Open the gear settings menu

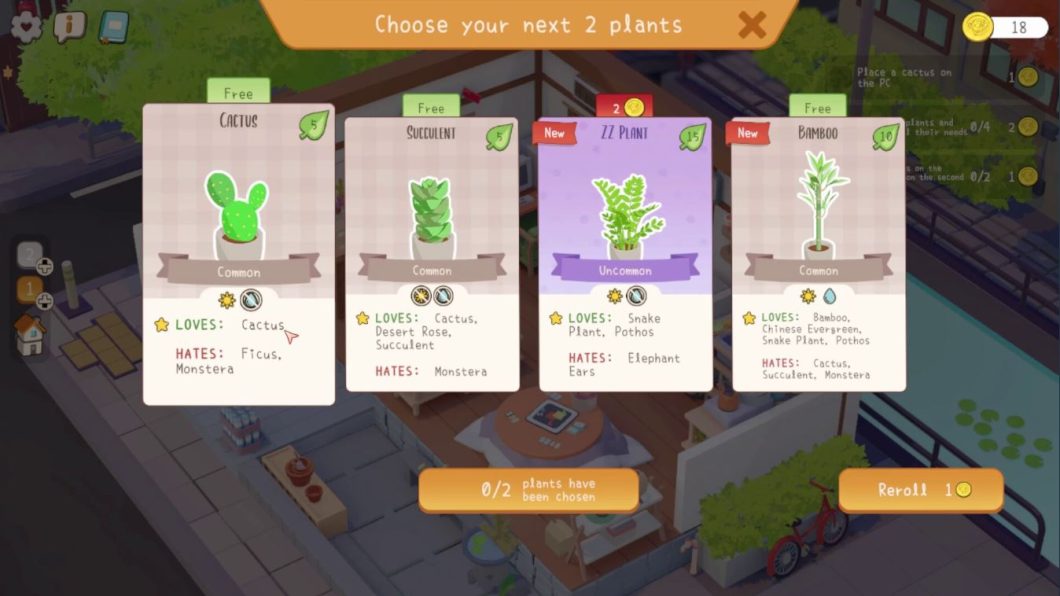pos(26,26)
